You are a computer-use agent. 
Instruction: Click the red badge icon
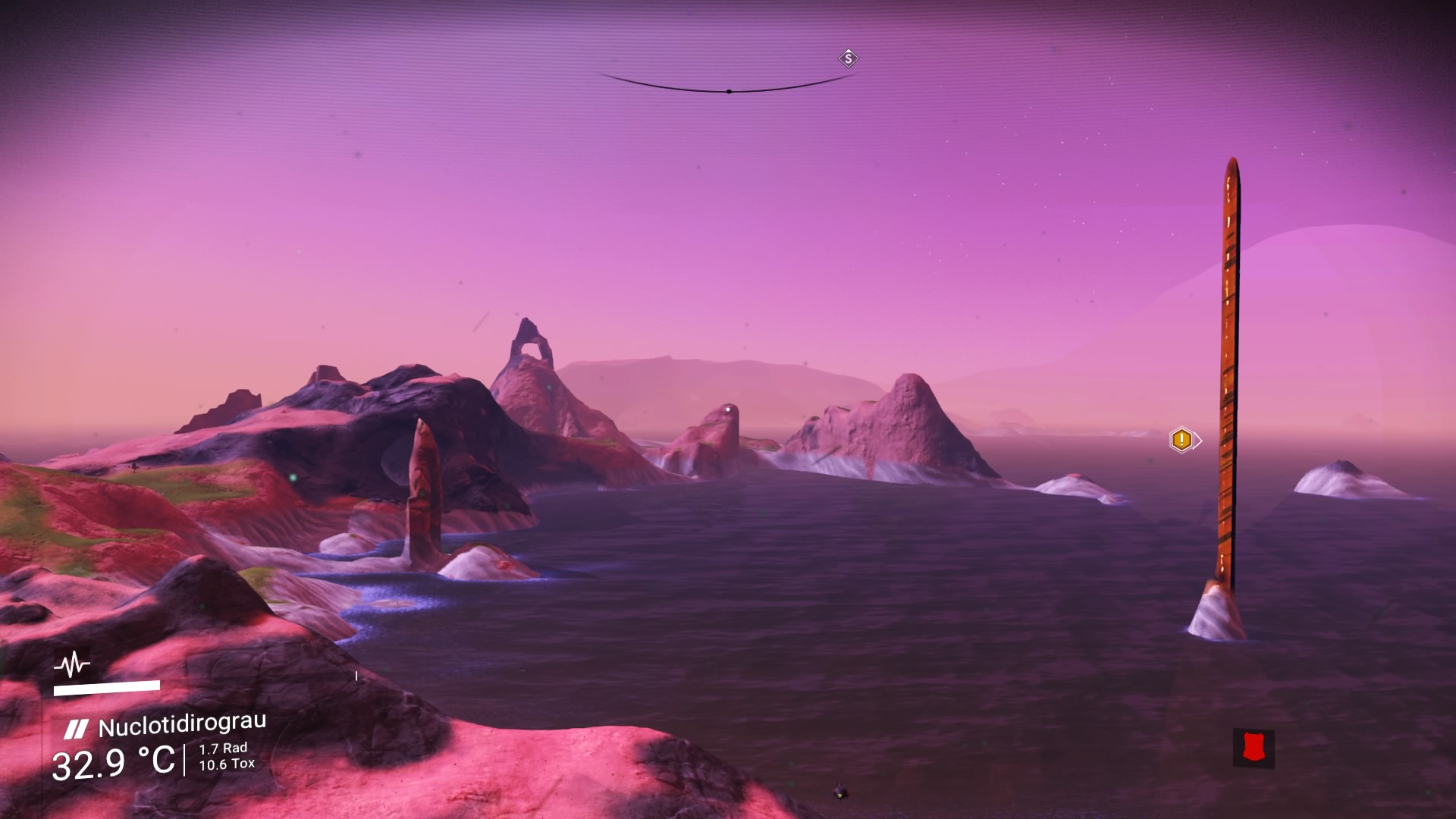(x=1253, y=748)
